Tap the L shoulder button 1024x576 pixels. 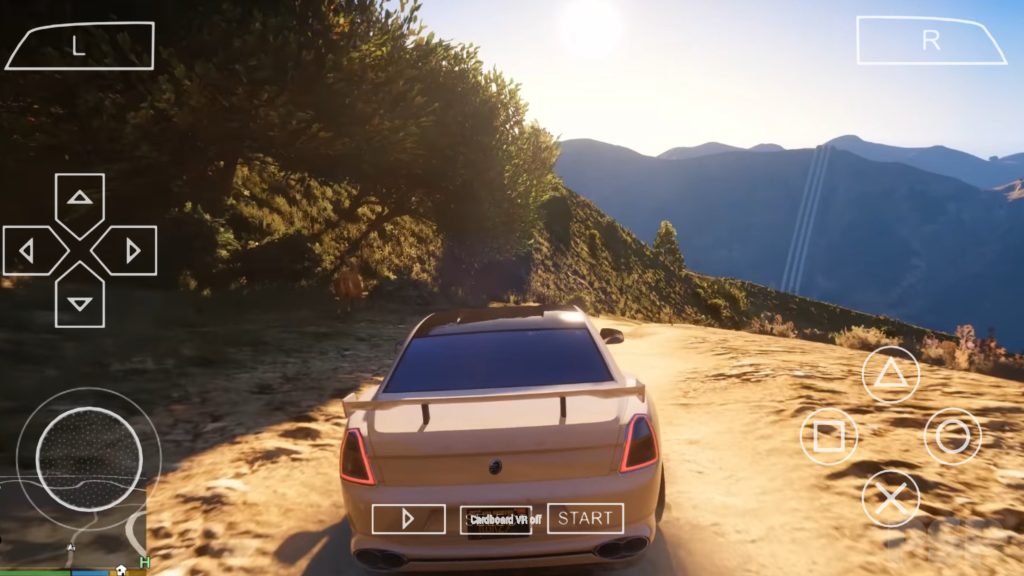click(x=80, y=46)
